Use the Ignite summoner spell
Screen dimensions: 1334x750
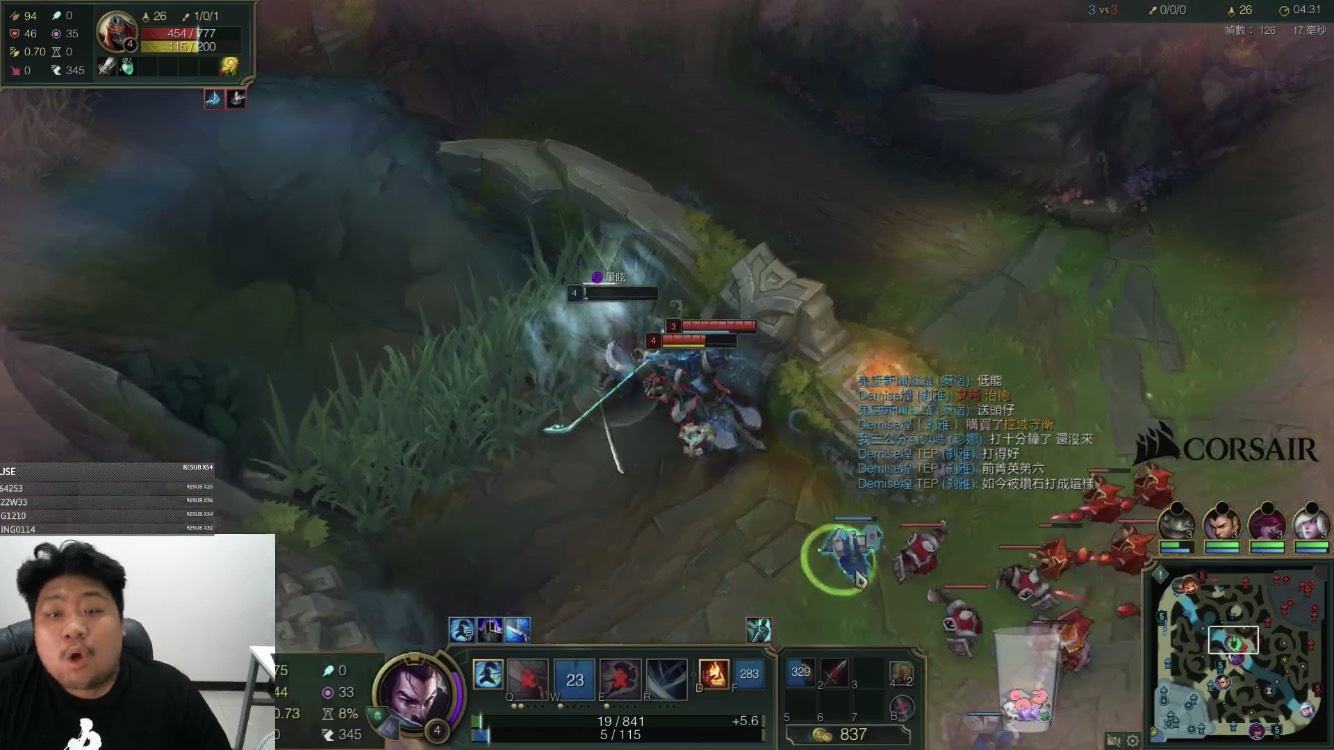(713, 675)
